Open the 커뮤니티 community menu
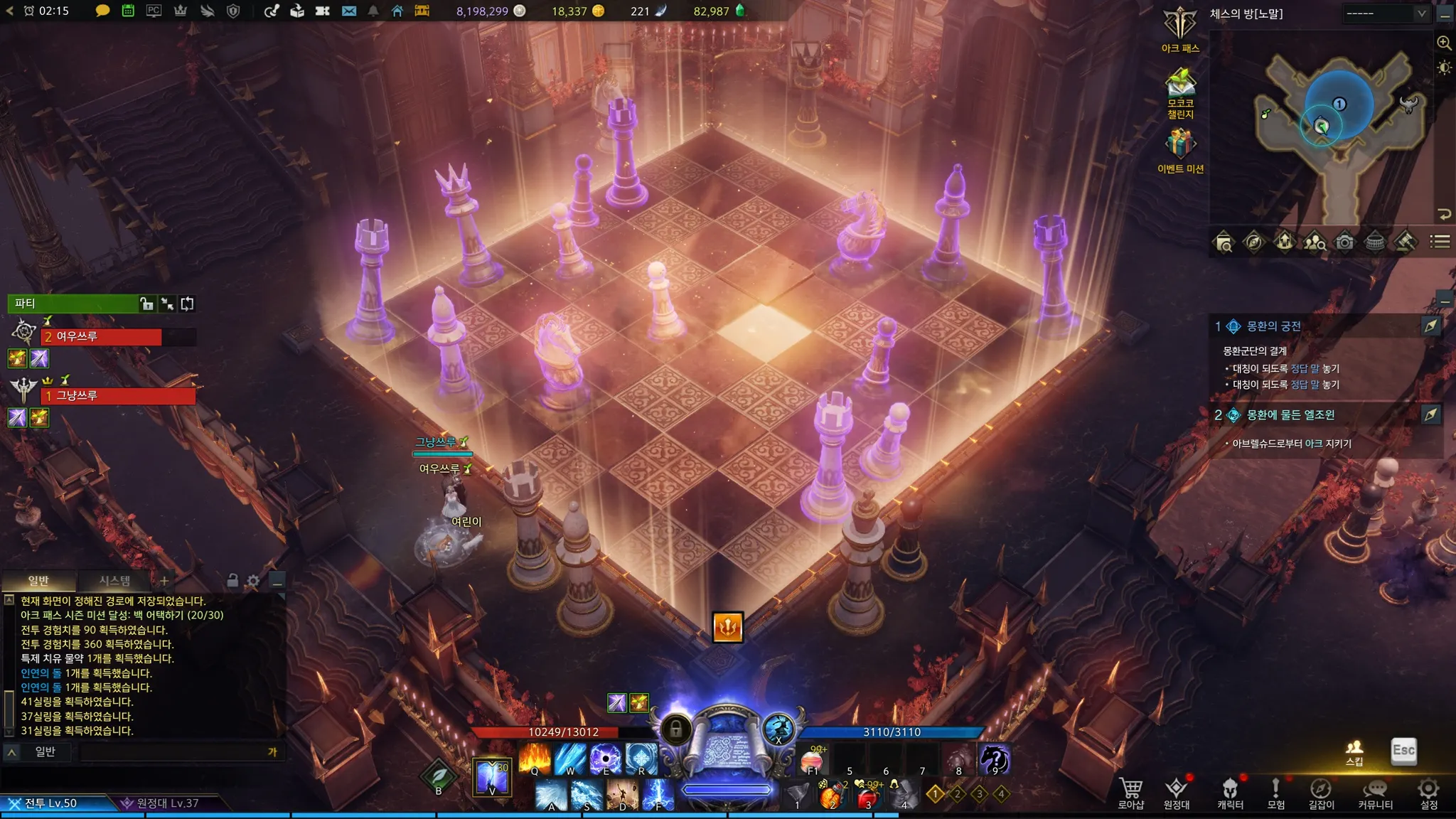 pos(1375,792)
